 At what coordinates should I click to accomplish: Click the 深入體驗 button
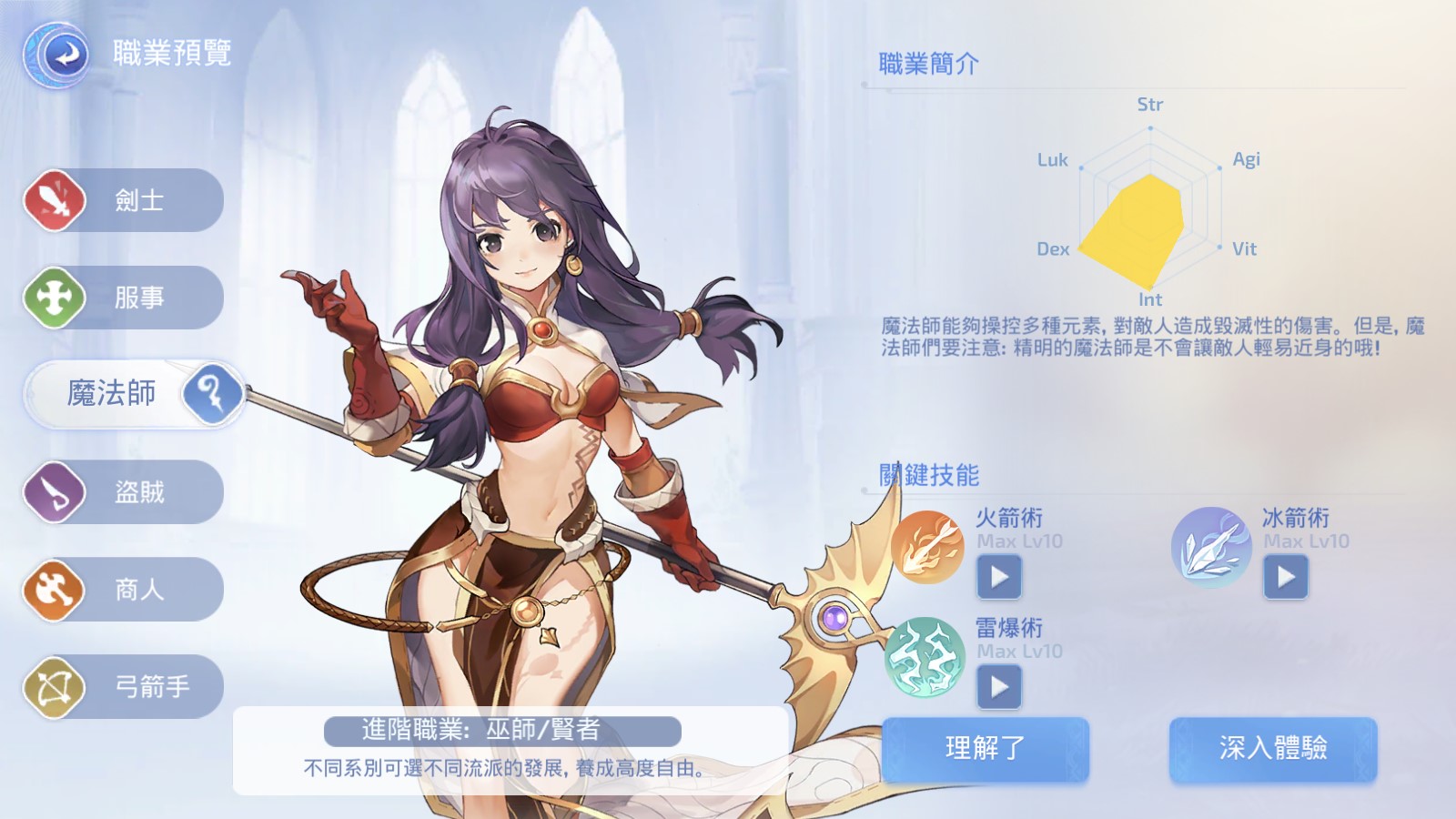click(1273, 749)
